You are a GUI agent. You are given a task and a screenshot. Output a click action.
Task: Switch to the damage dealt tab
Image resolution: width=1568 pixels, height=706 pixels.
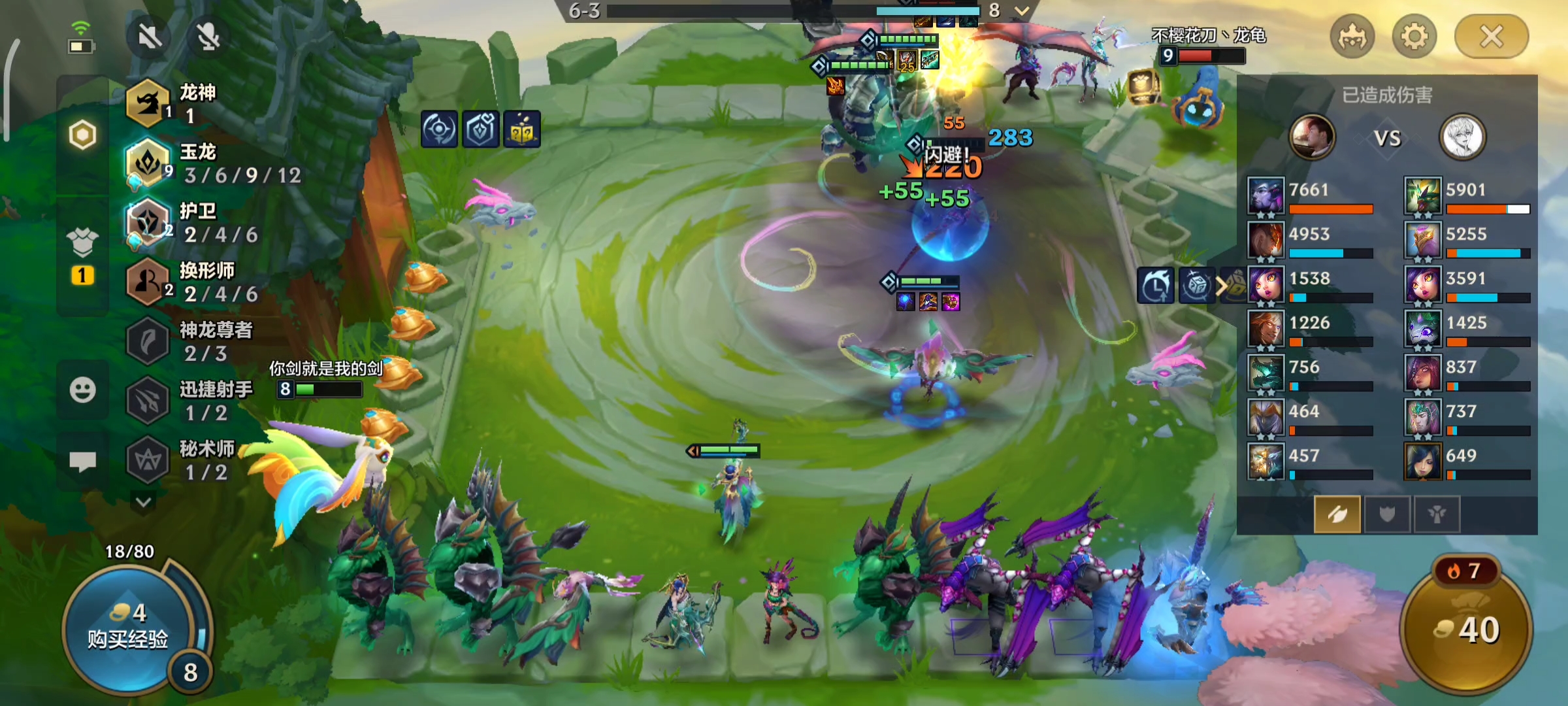[1337, 514]
